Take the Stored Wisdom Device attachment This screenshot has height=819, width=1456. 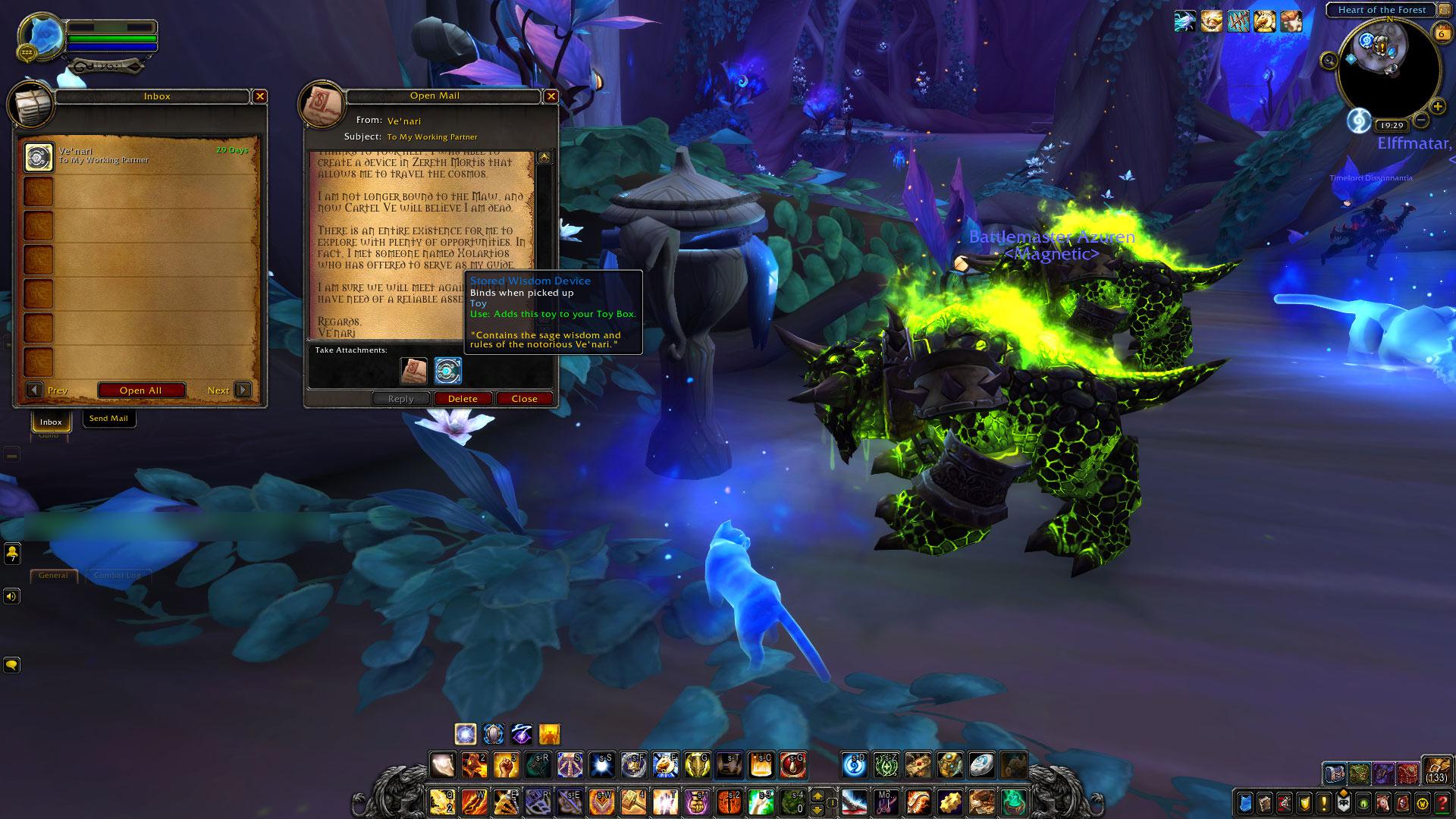coord(448,371)
